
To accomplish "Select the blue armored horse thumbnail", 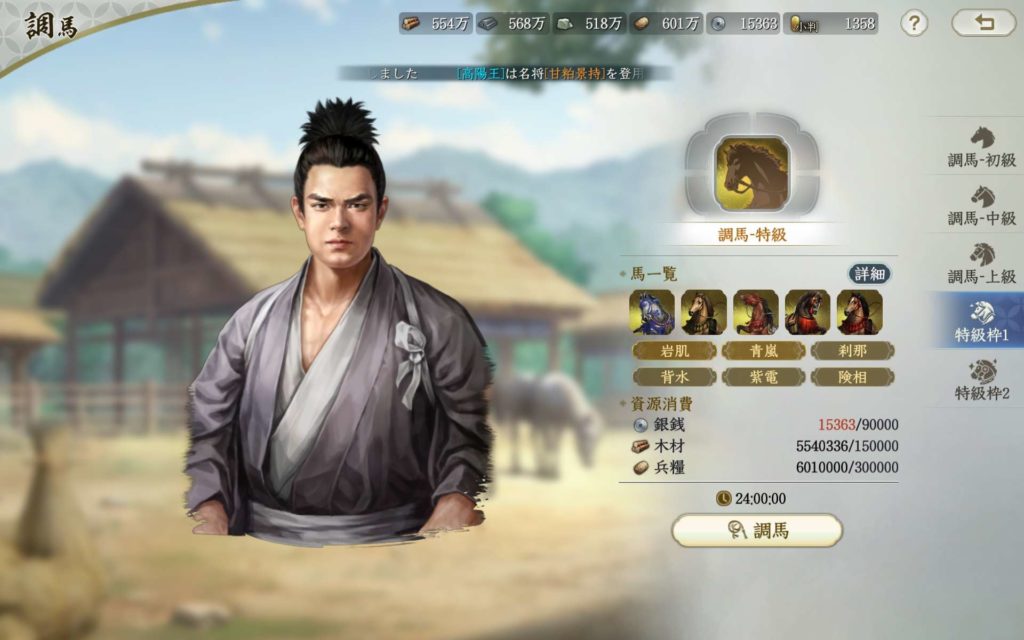I will tap(651, 312).
